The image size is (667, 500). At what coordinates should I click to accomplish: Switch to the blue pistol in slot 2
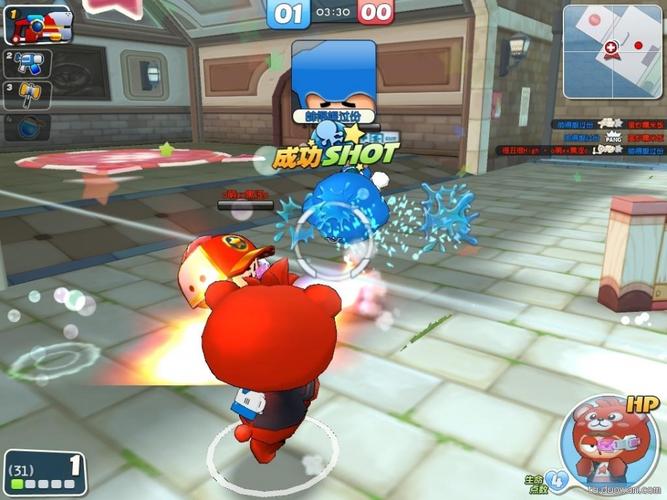tap(25, 64)
